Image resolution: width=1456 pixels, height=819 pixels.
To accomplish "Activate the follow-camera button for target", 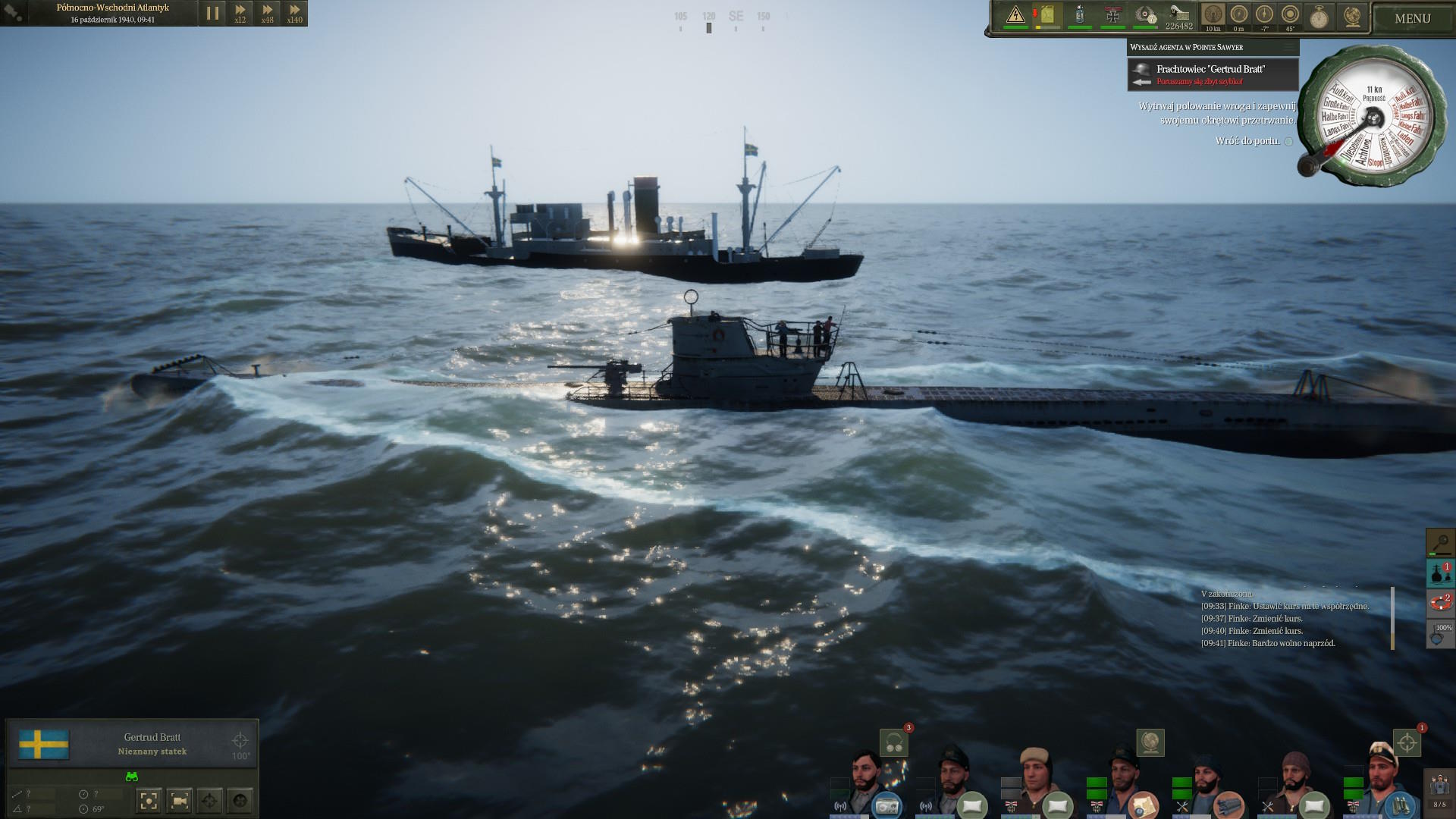I will pyautogui.click(x=180, y=800).
